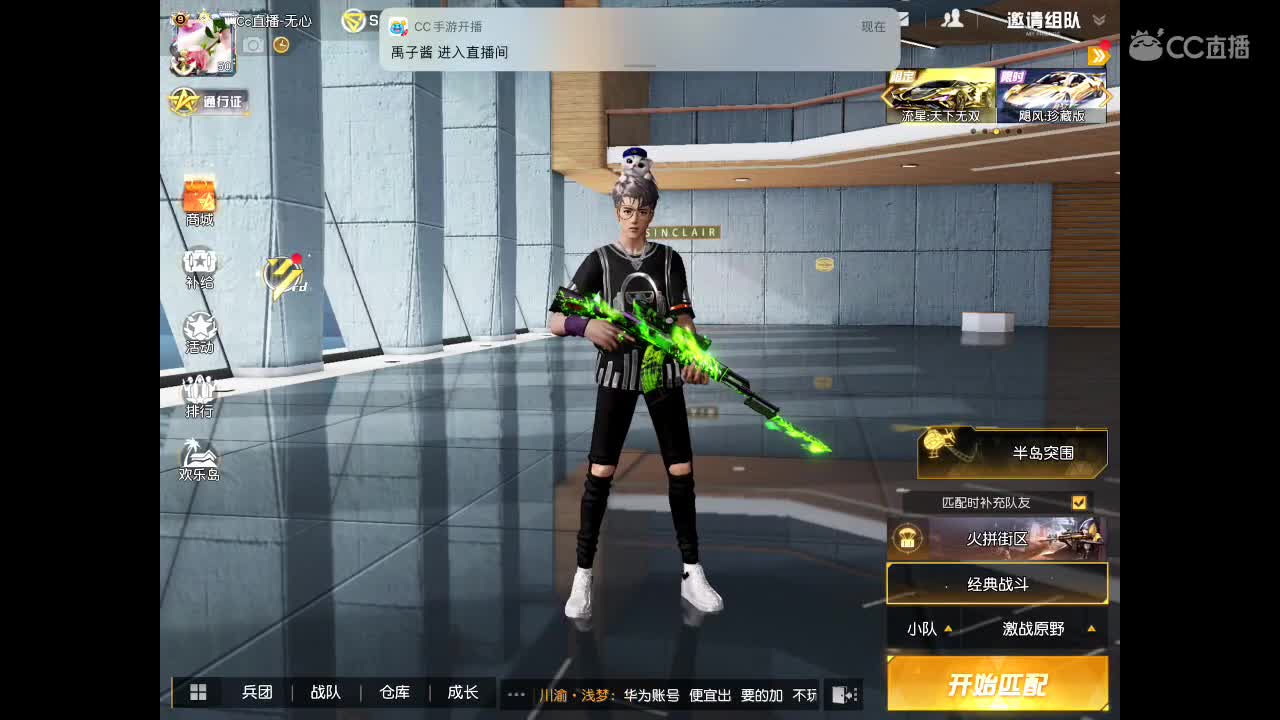
Task: Expand the chevron next to 邀请组队
Action: 1097,17
